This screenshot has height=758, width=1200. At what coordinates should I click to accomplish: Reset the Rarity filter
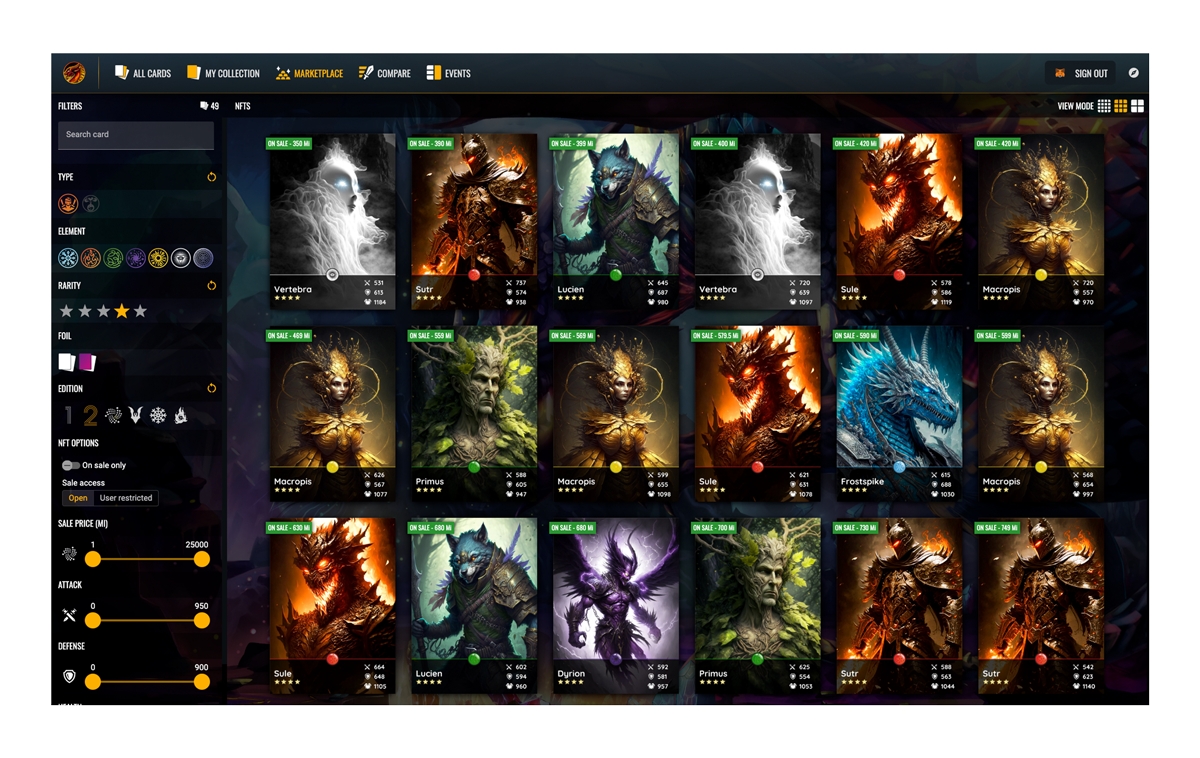click(x=211, y=286)
